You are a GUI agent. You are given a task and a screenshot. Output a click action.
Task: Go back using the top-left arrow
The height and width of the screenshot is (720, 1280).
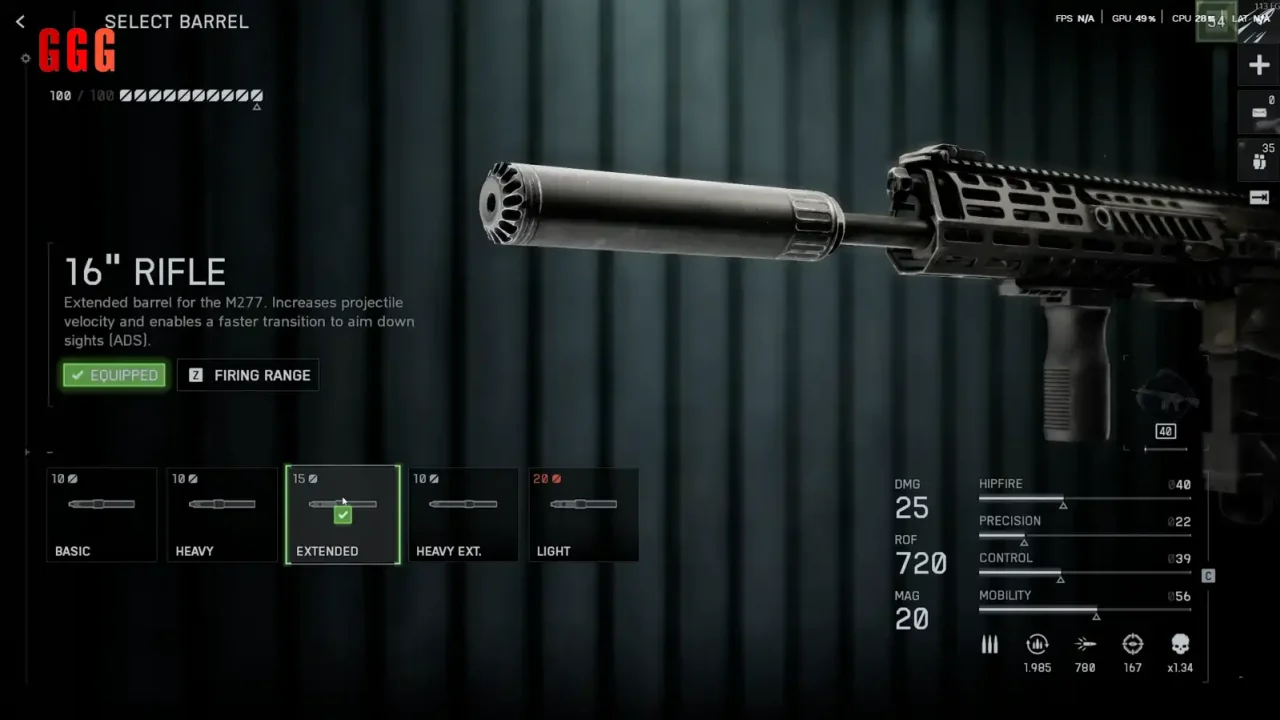pos(20,22)
